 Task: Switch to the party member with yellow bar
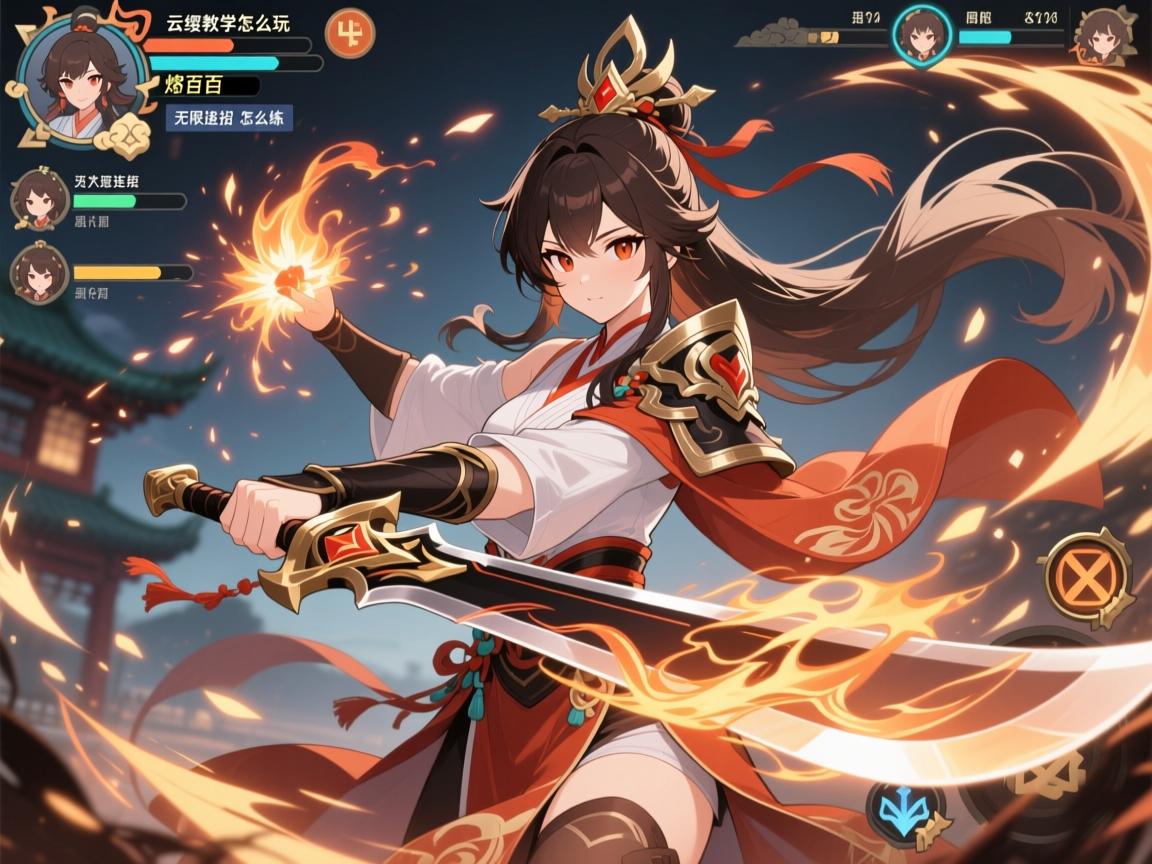40,272
